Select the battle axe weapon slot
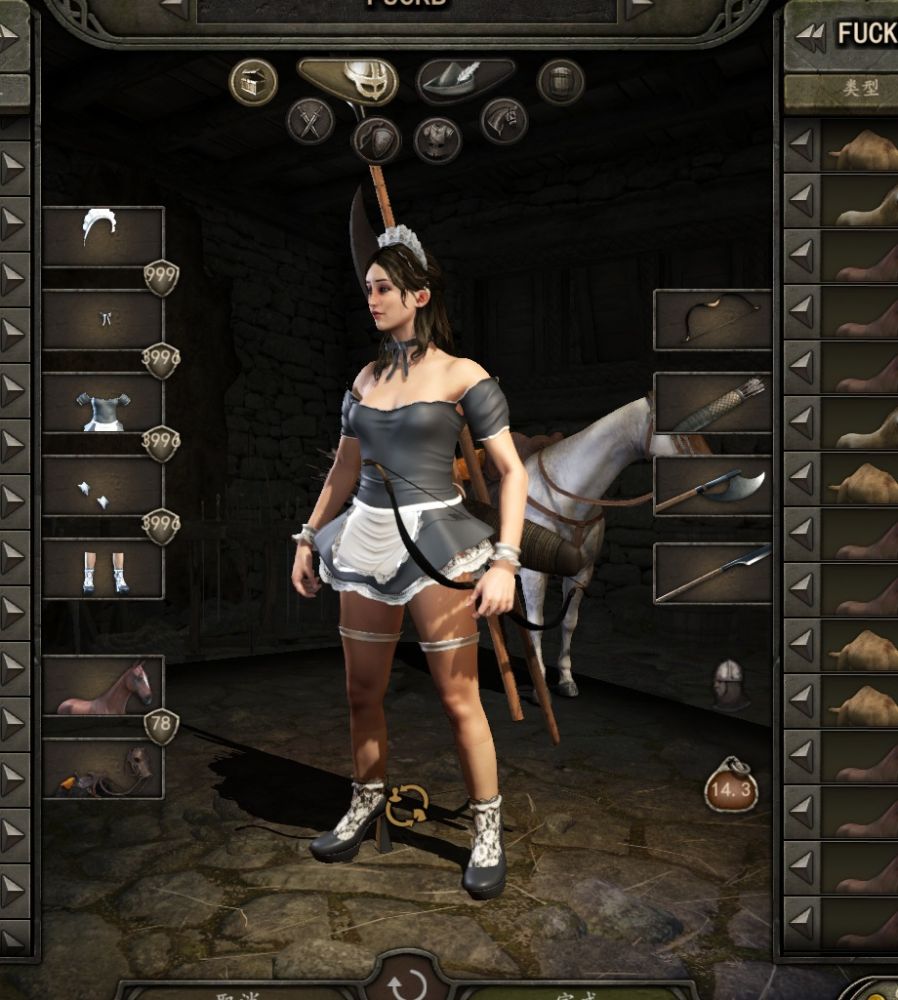 click(x=712, y=486)
